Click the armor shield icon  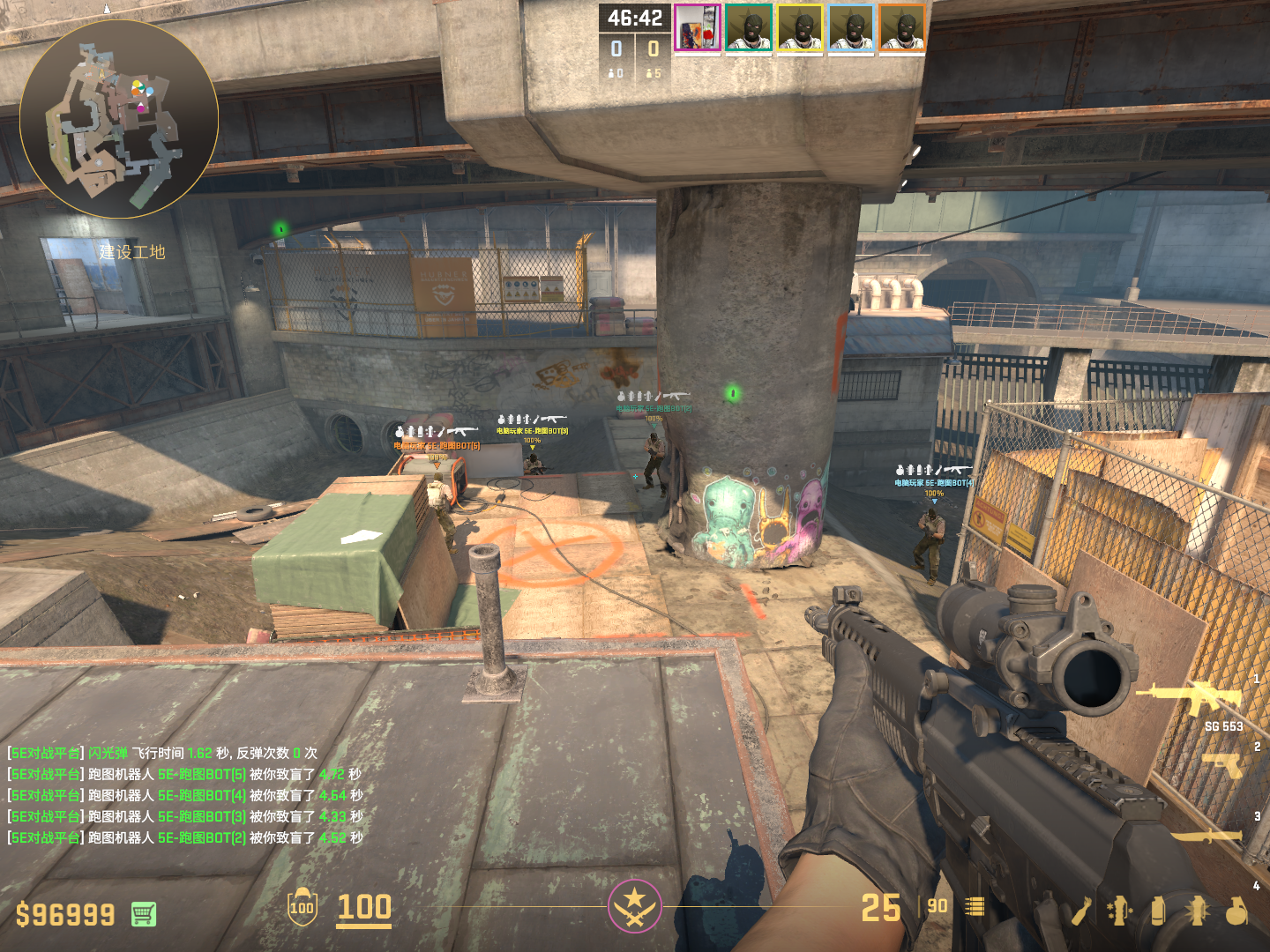click(x=302, y=907)
